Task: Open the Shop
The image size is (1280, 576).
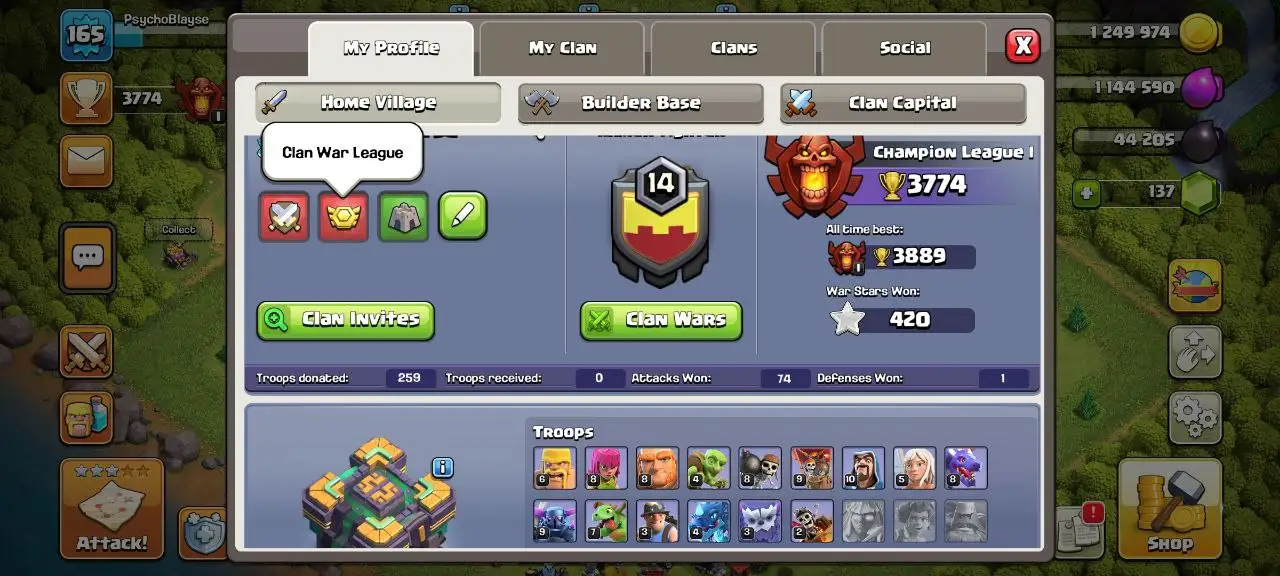Action: 1169,509
